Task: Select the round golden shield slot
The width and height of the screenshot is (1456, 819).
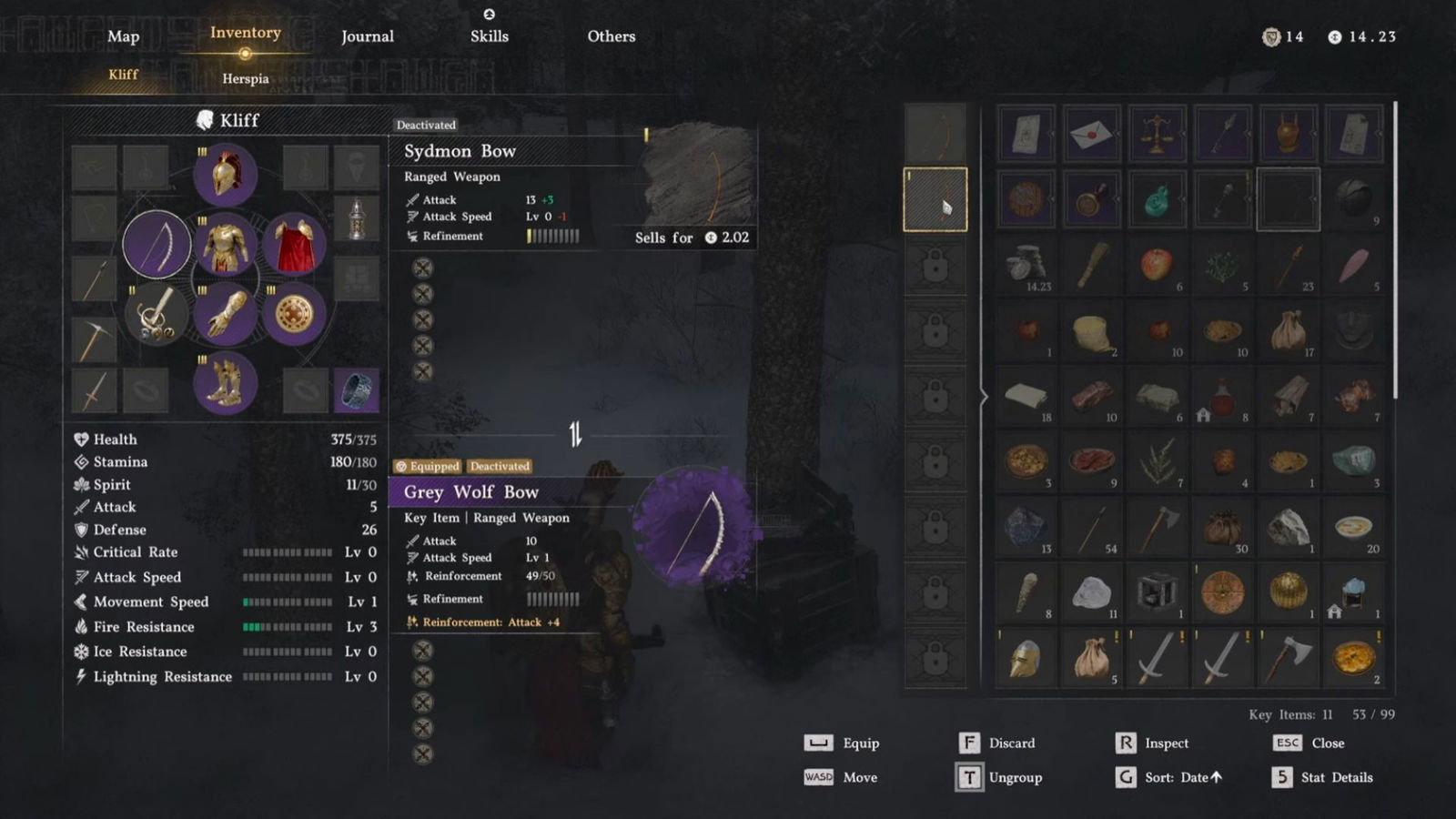Action: pyautogui.click(x=294, y=314)
